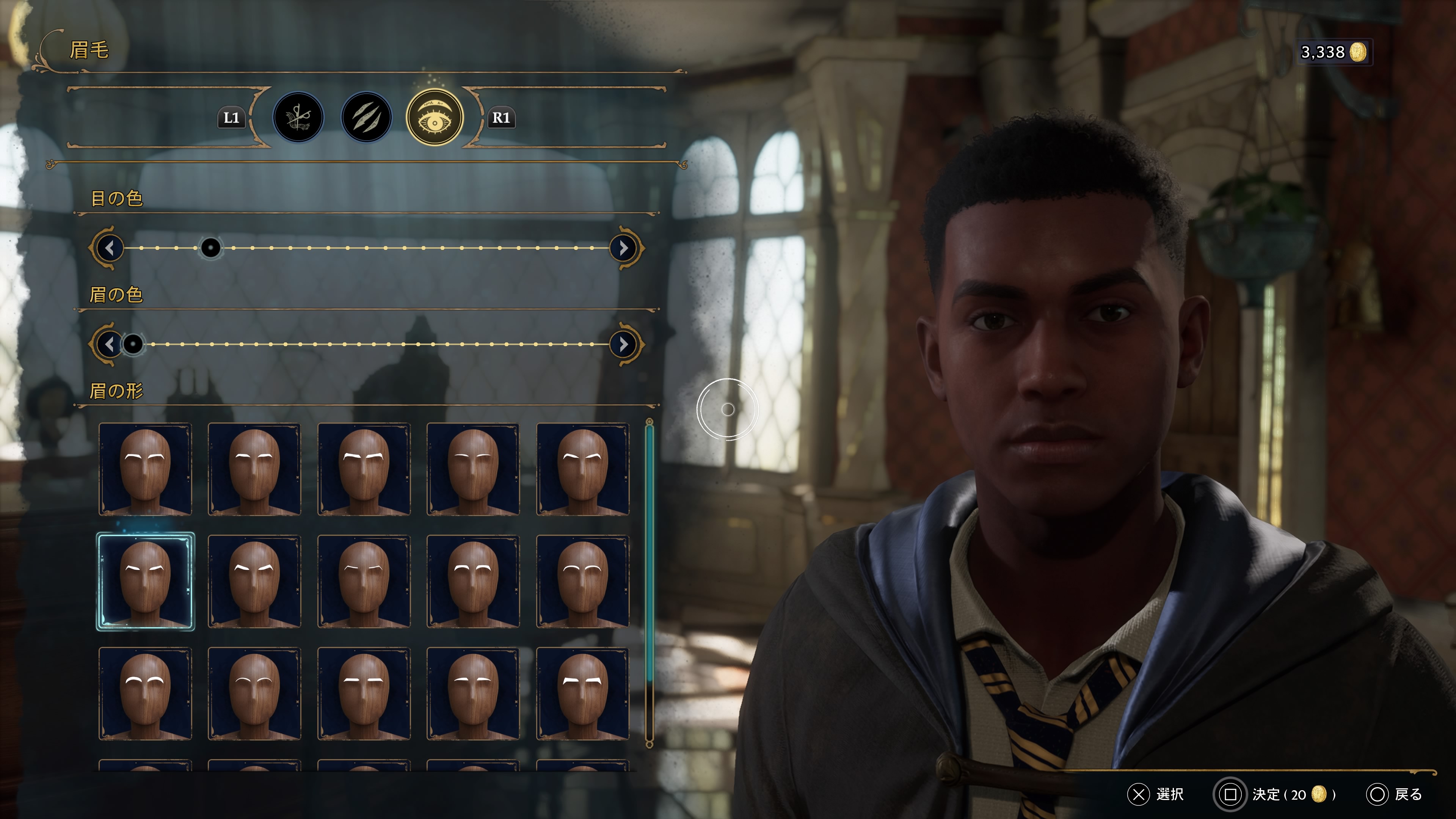Viewport: 1456px width, 819px height.
Task: Confirm the purchase for 20 coins
Action: [x=1274, y=794]
